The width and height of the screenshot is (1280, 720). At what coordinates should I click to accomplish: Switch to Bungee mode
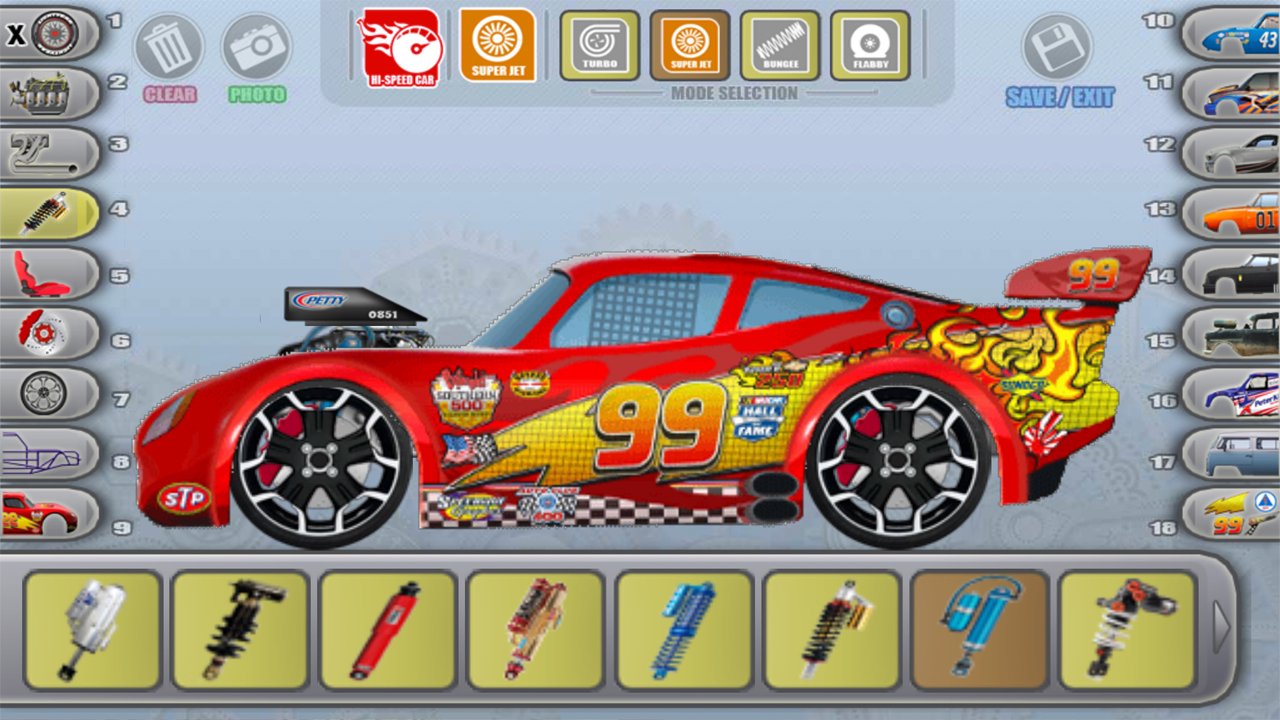point(781,45)
